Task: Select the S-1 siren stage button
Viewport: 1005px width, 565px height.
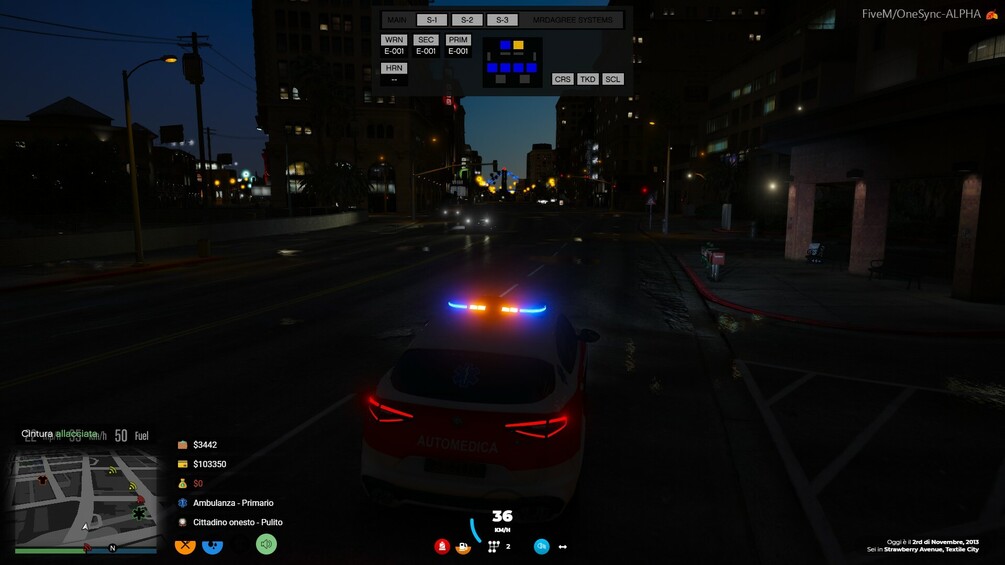Action: click(432, 20)
